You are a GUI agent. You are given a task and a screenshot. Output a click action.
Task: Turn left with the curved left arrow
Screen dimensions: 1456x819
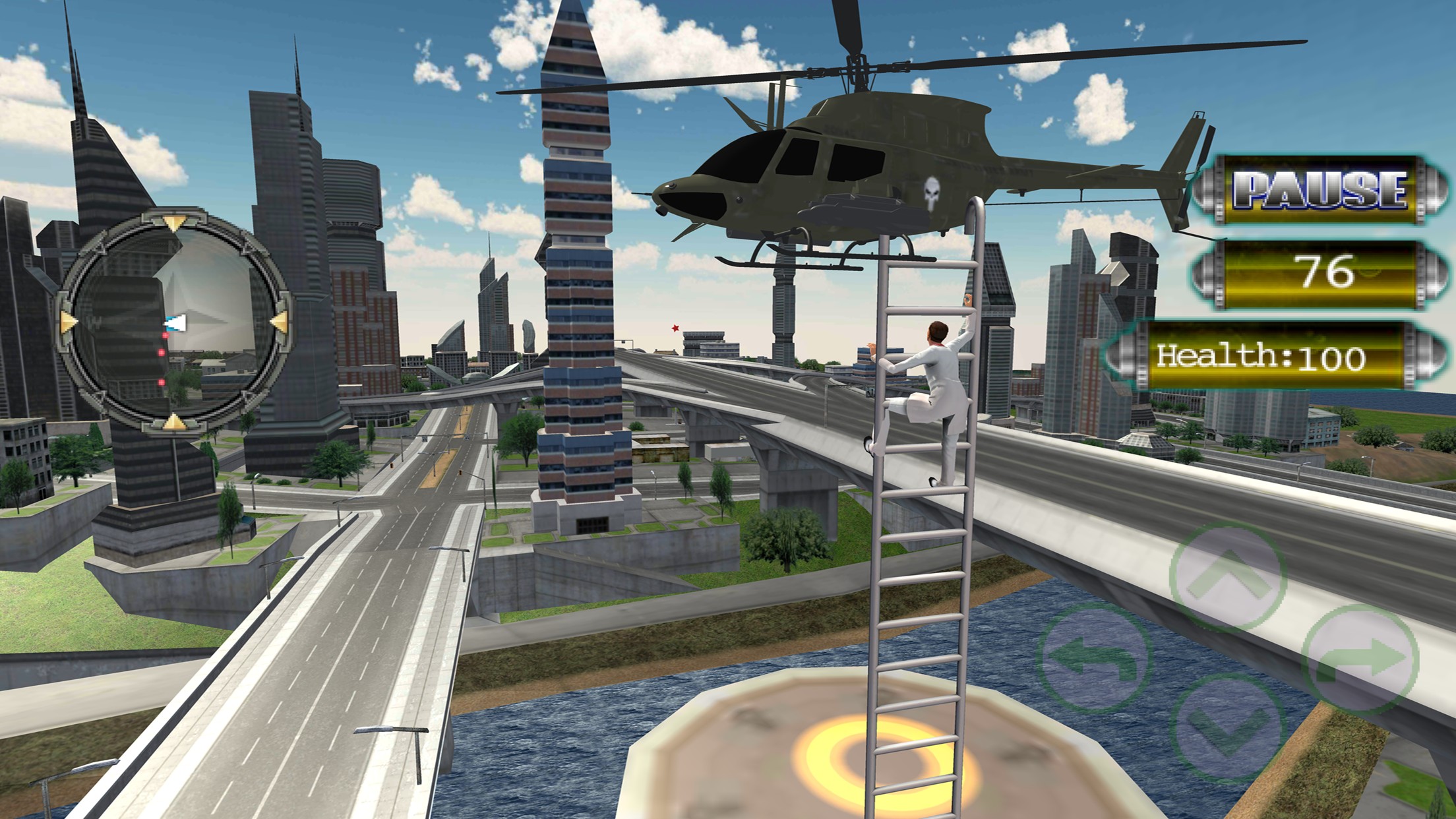click(x=1095, y=657)
